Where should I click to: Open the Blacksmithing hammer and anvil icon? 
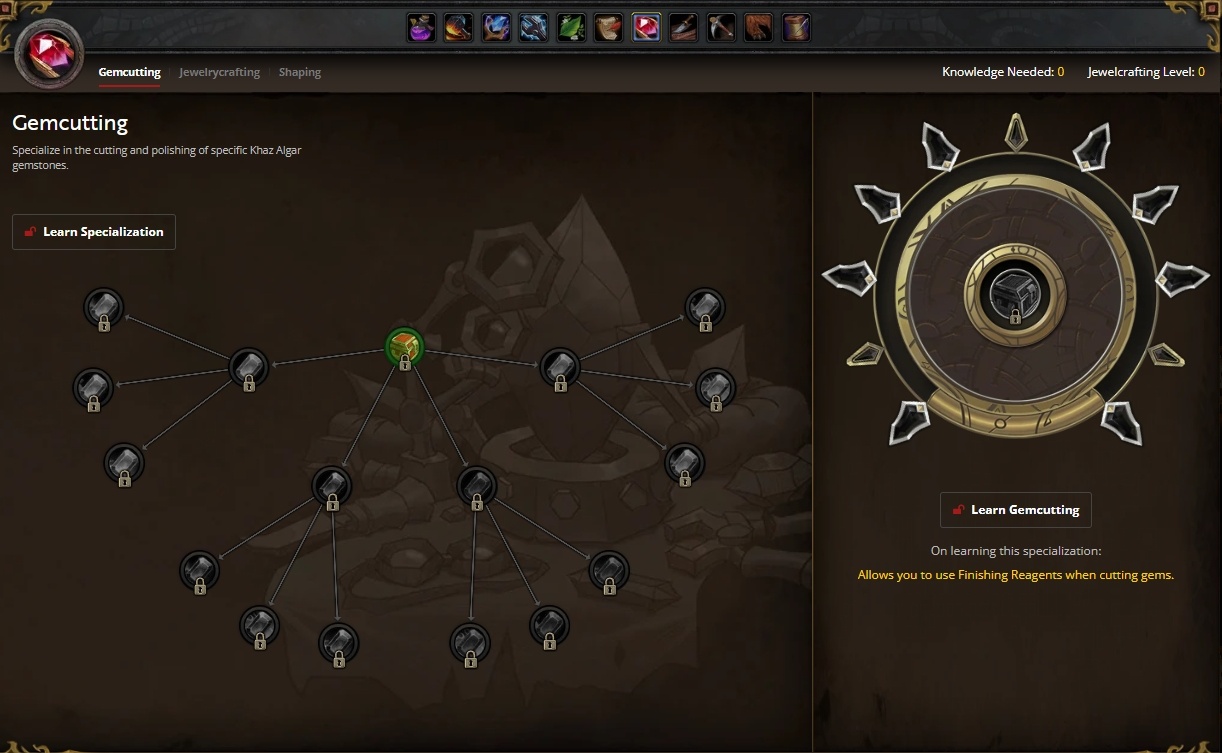(459, 27)
